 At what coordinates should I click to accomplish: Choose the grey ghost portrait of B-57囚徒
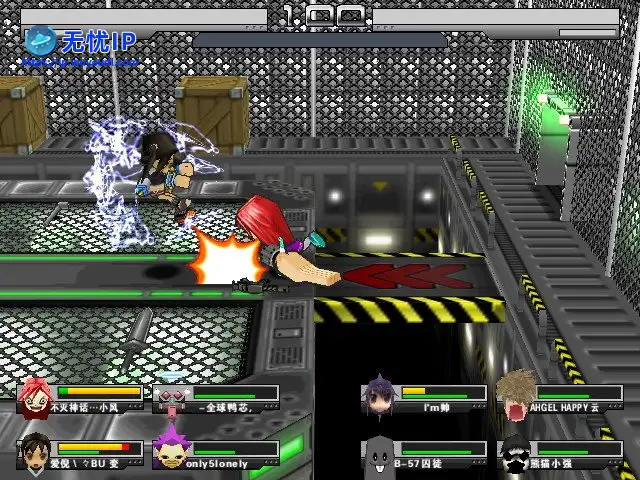pyautogui.click(x=380, y=452)
